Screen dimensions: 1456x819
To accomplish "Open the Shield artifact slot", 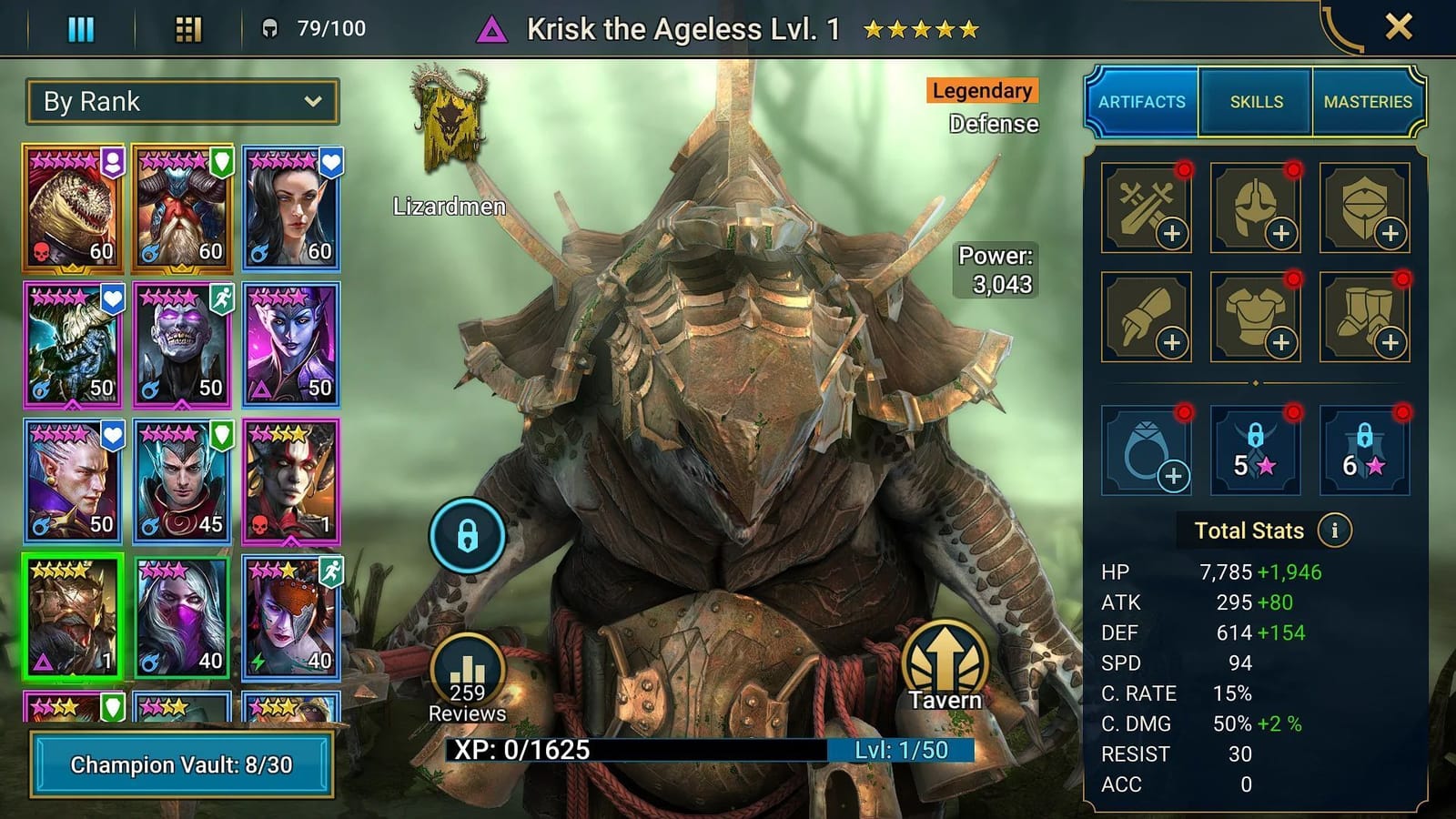I will pos(1364,207).
